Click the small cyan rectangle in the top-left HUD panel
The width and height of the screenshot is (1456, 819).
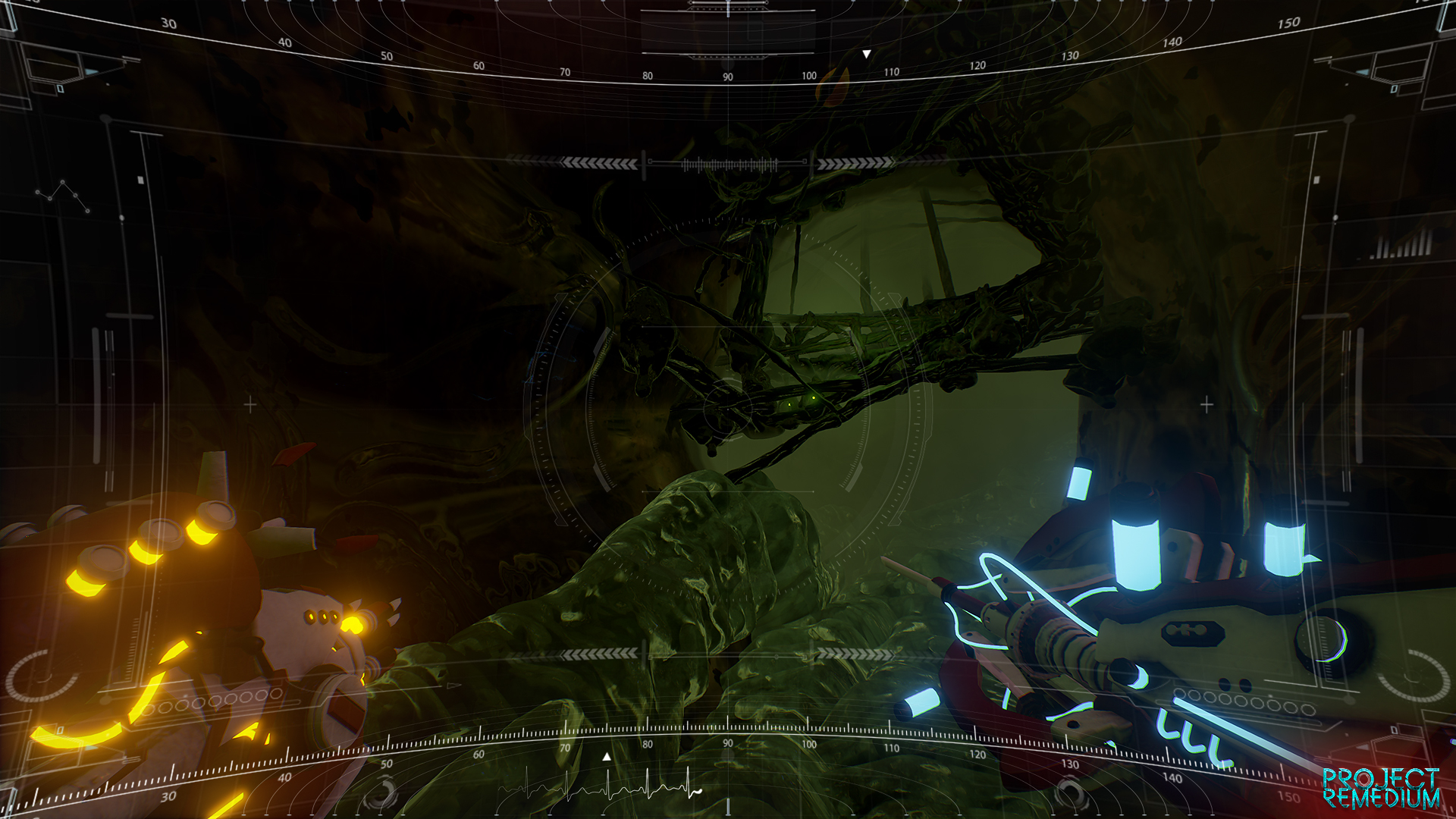[x=61, y=89]
